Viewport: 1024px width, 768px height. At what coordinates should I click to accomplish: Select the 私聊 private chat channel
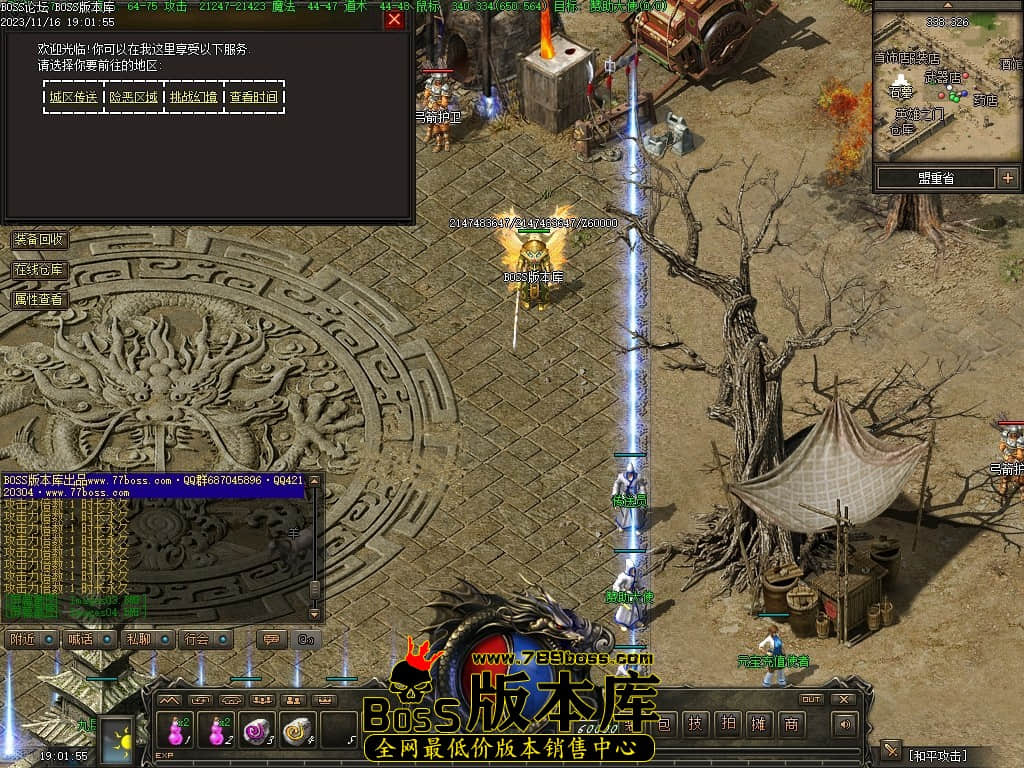[x=147, y=639]
